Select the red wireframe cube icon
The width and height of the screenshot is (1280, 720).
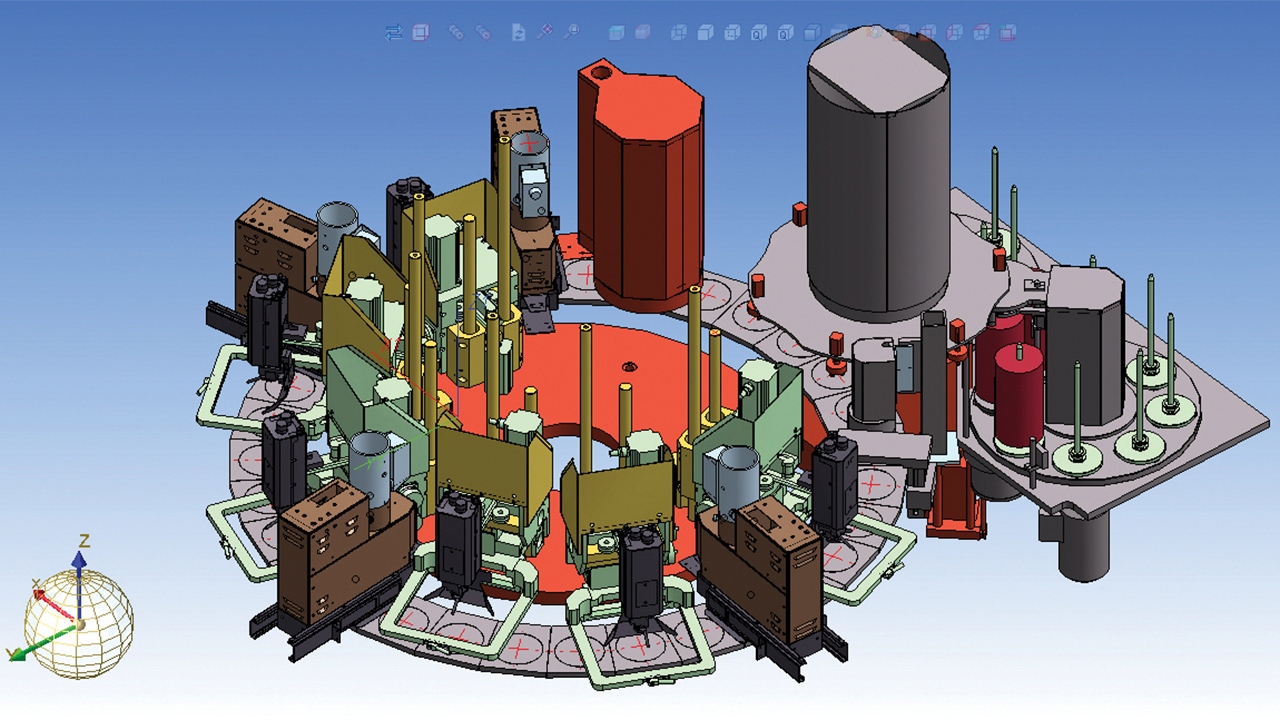tap(420, 31)
